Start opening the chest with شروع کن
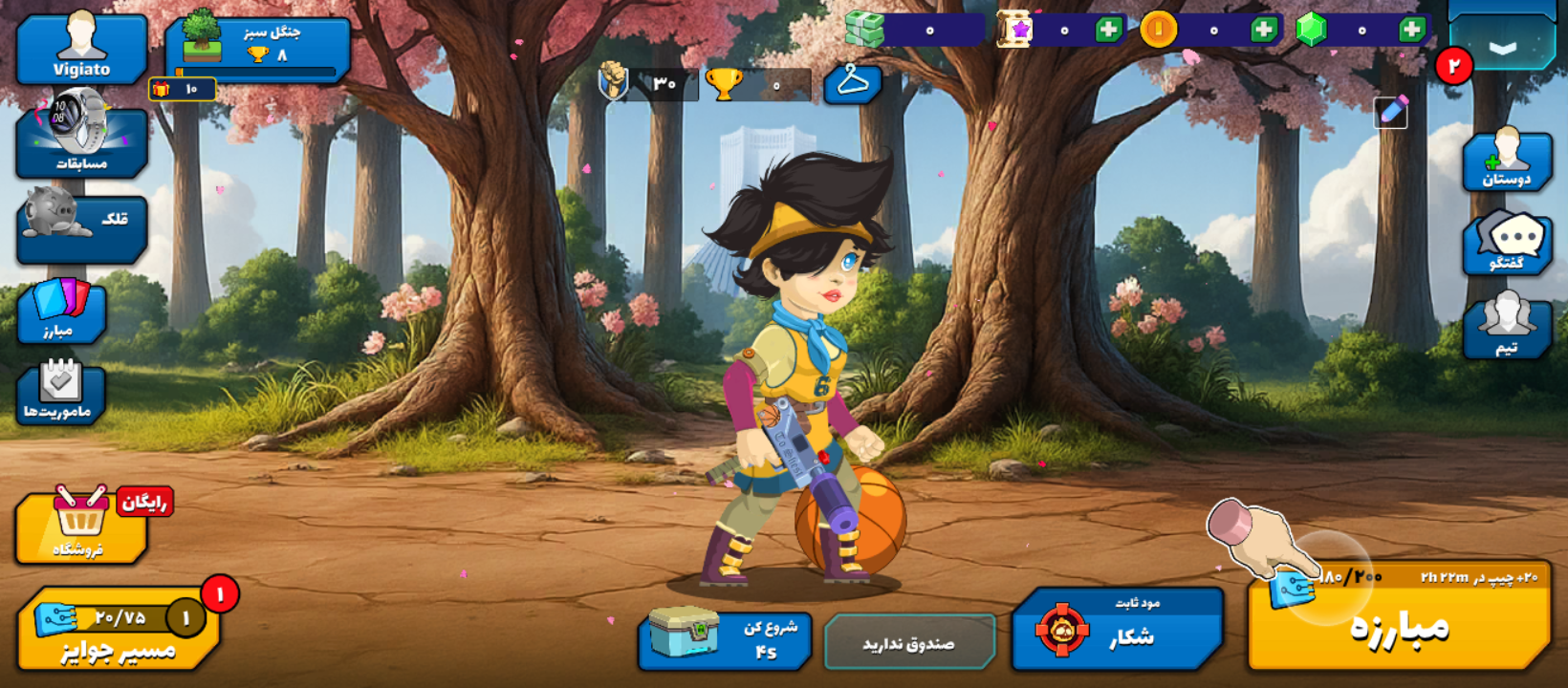 [725, 640]
